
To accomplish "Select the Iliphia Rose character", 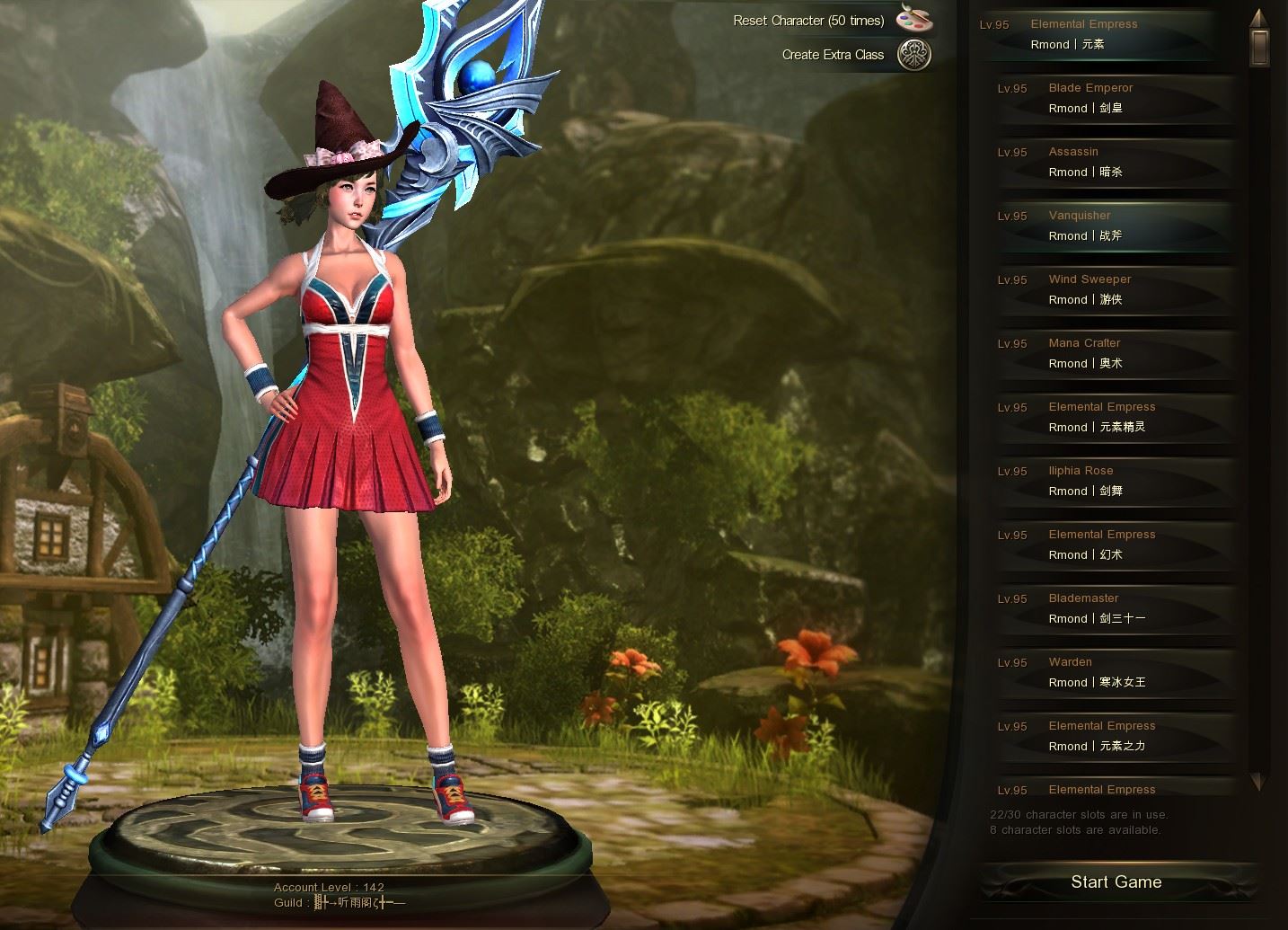I will [x=1114, y=481].
